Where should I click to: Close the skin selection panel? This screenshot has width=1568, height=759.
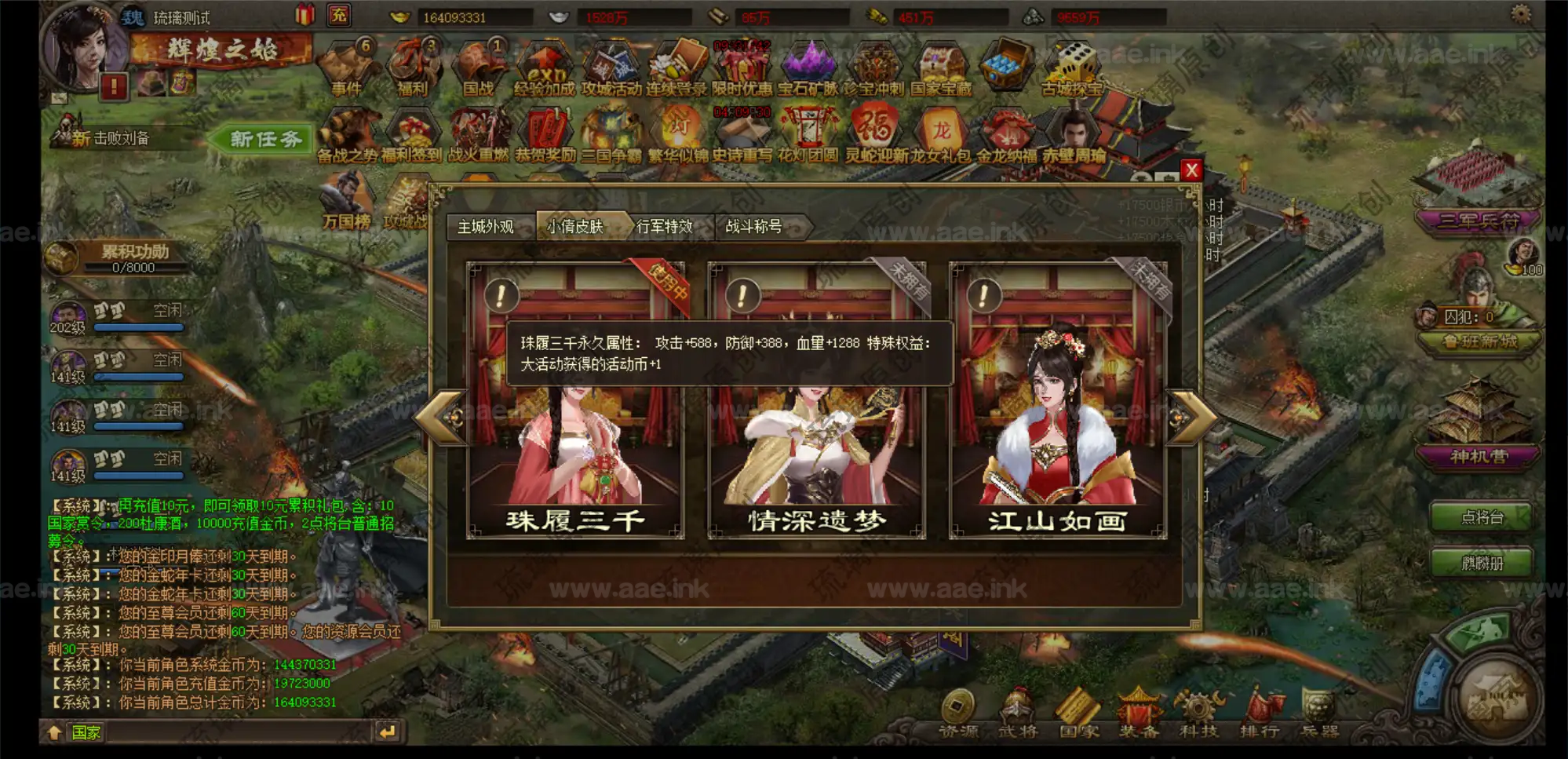pyautogui.click(x=1191, y=170)
